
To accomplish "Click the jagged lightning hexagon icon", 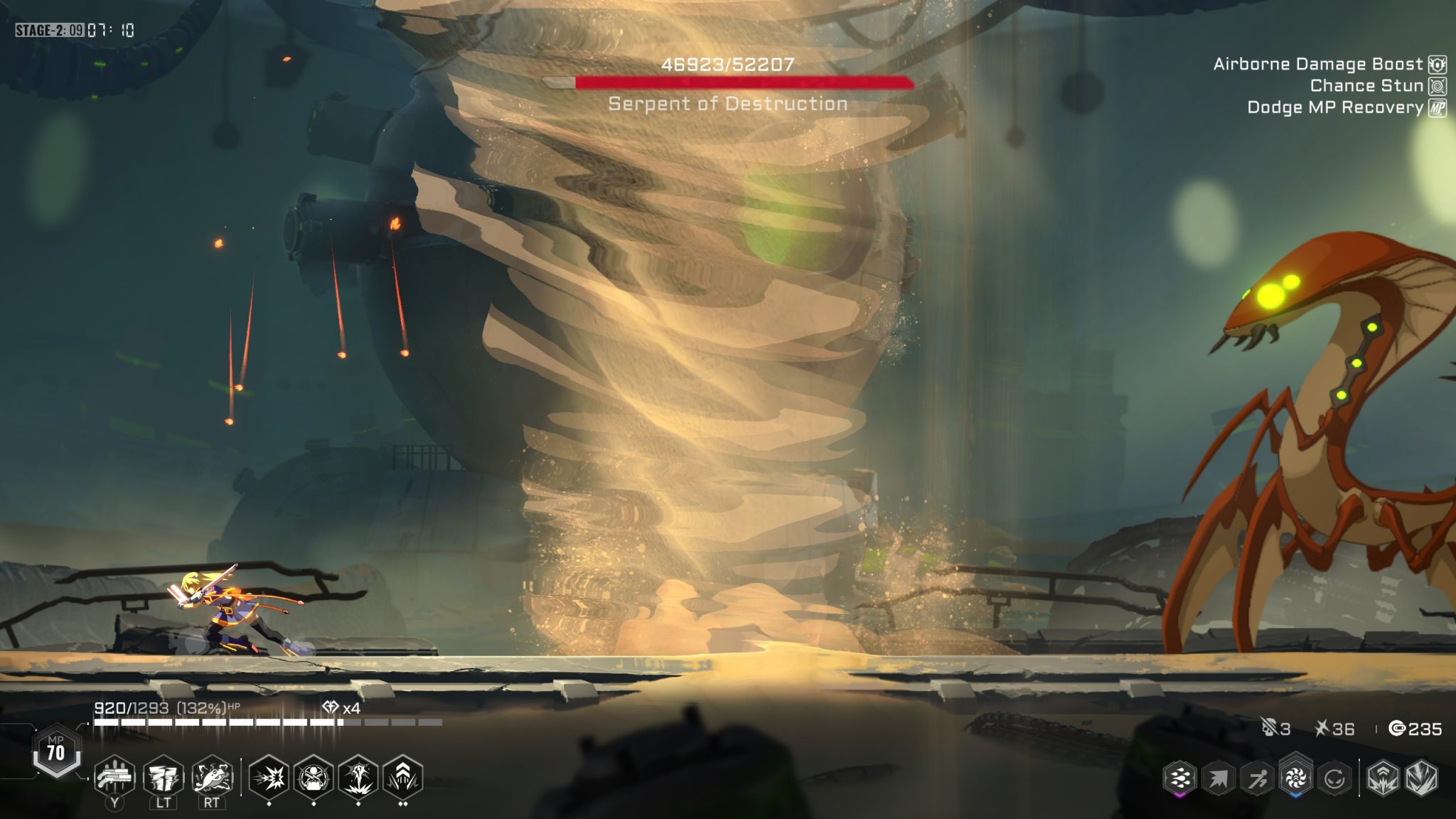I will [1421, 778].
